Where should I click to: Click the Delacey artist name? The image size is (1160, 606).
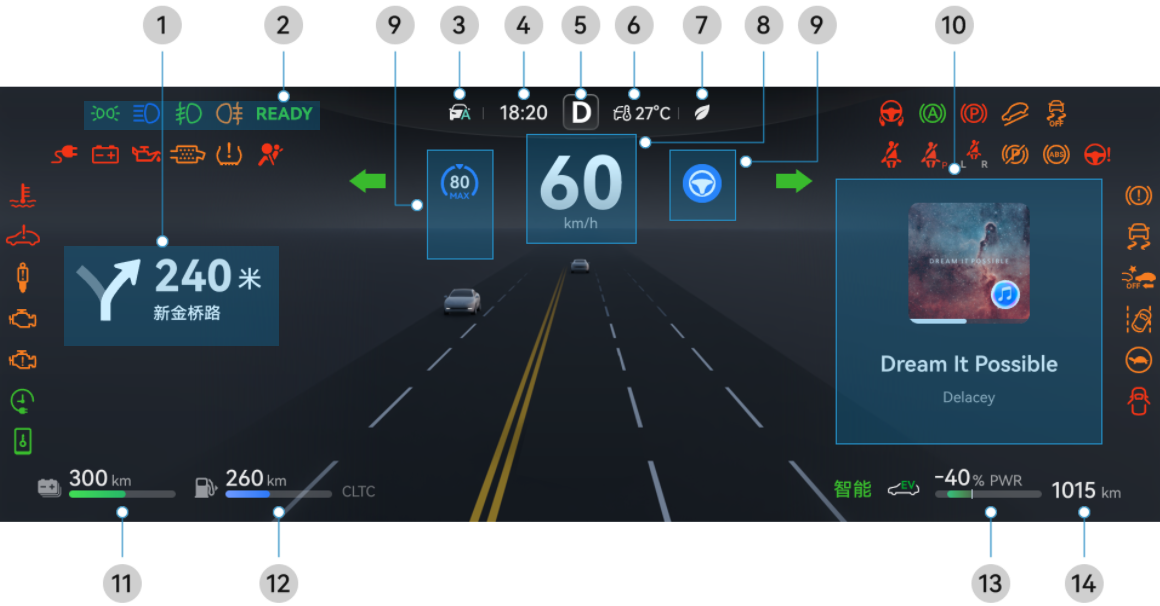pos(968,397)
